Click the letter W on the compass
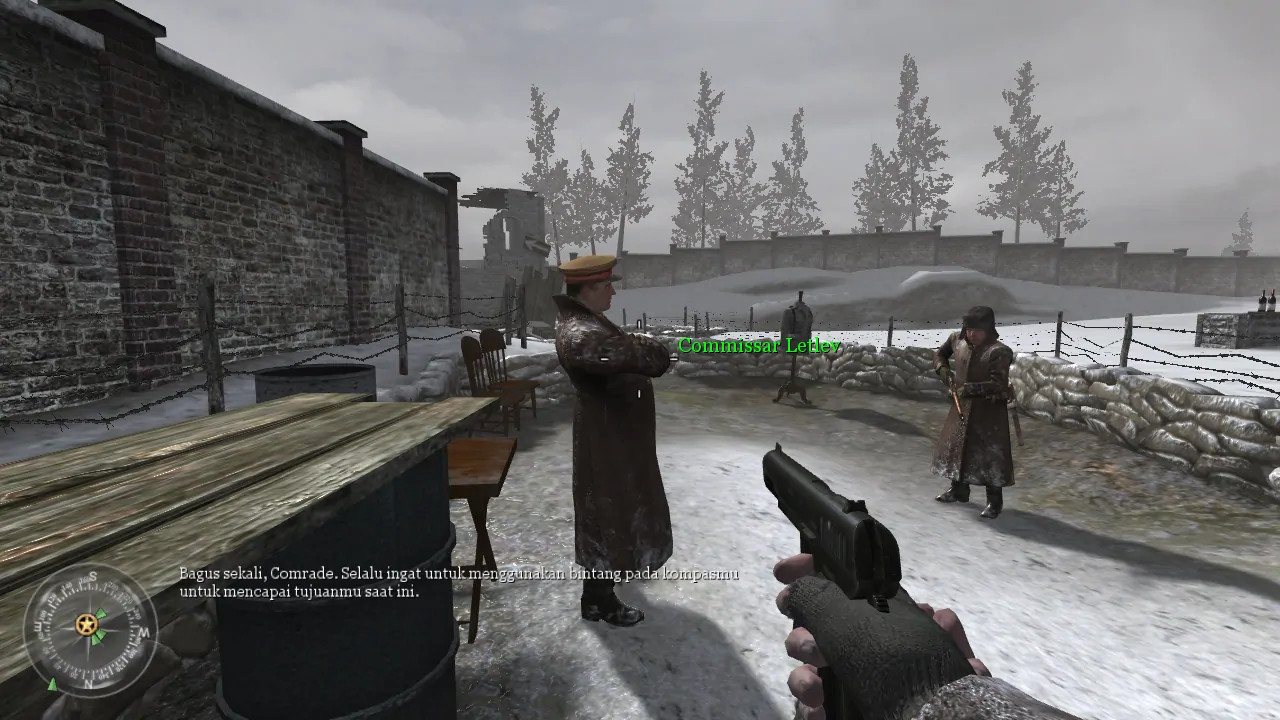Screen dimensions: 1280x720 (142, 632)
